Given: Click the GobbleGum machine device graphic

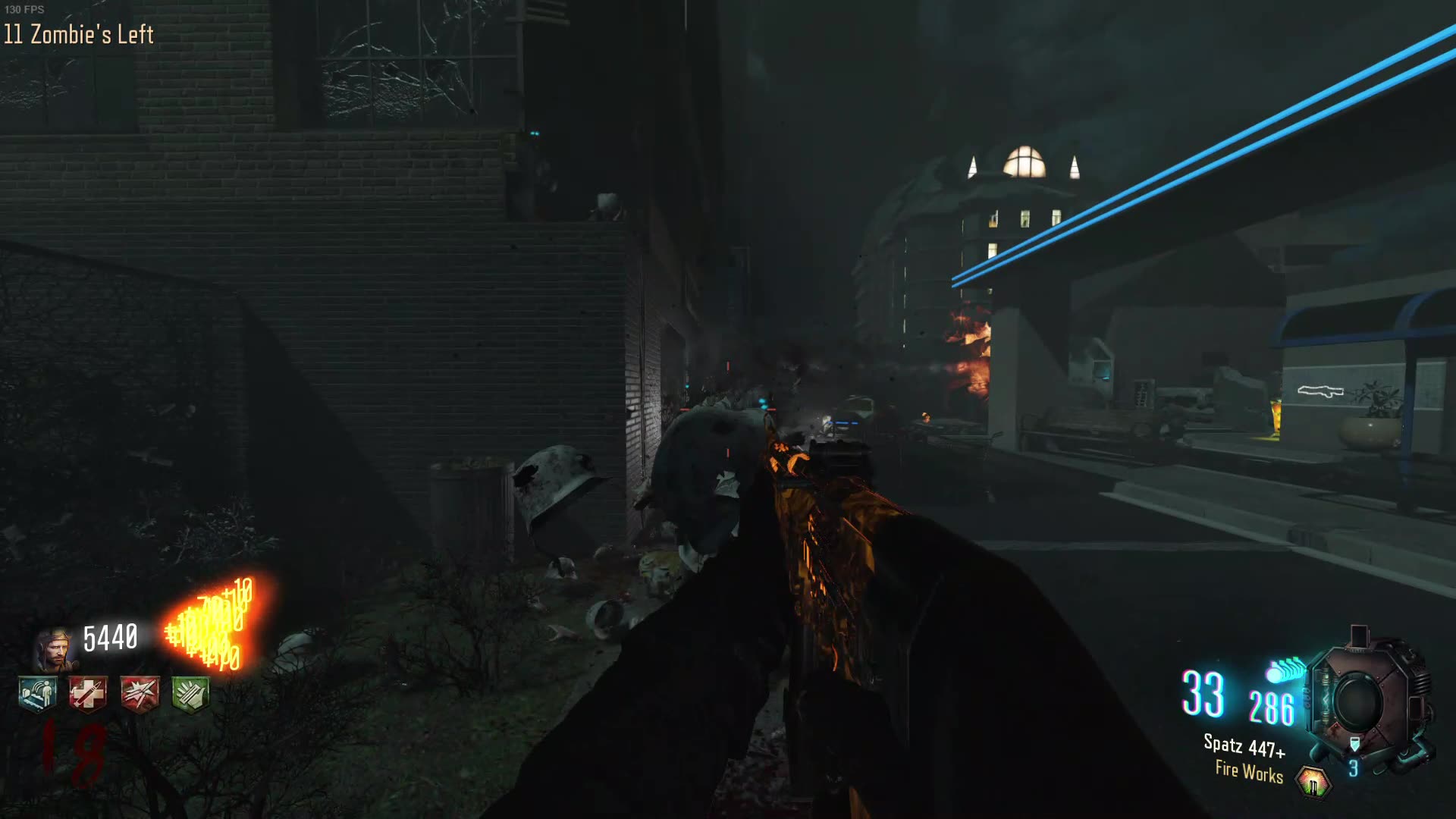Looking at the screenshot, I should [1365, 694].
